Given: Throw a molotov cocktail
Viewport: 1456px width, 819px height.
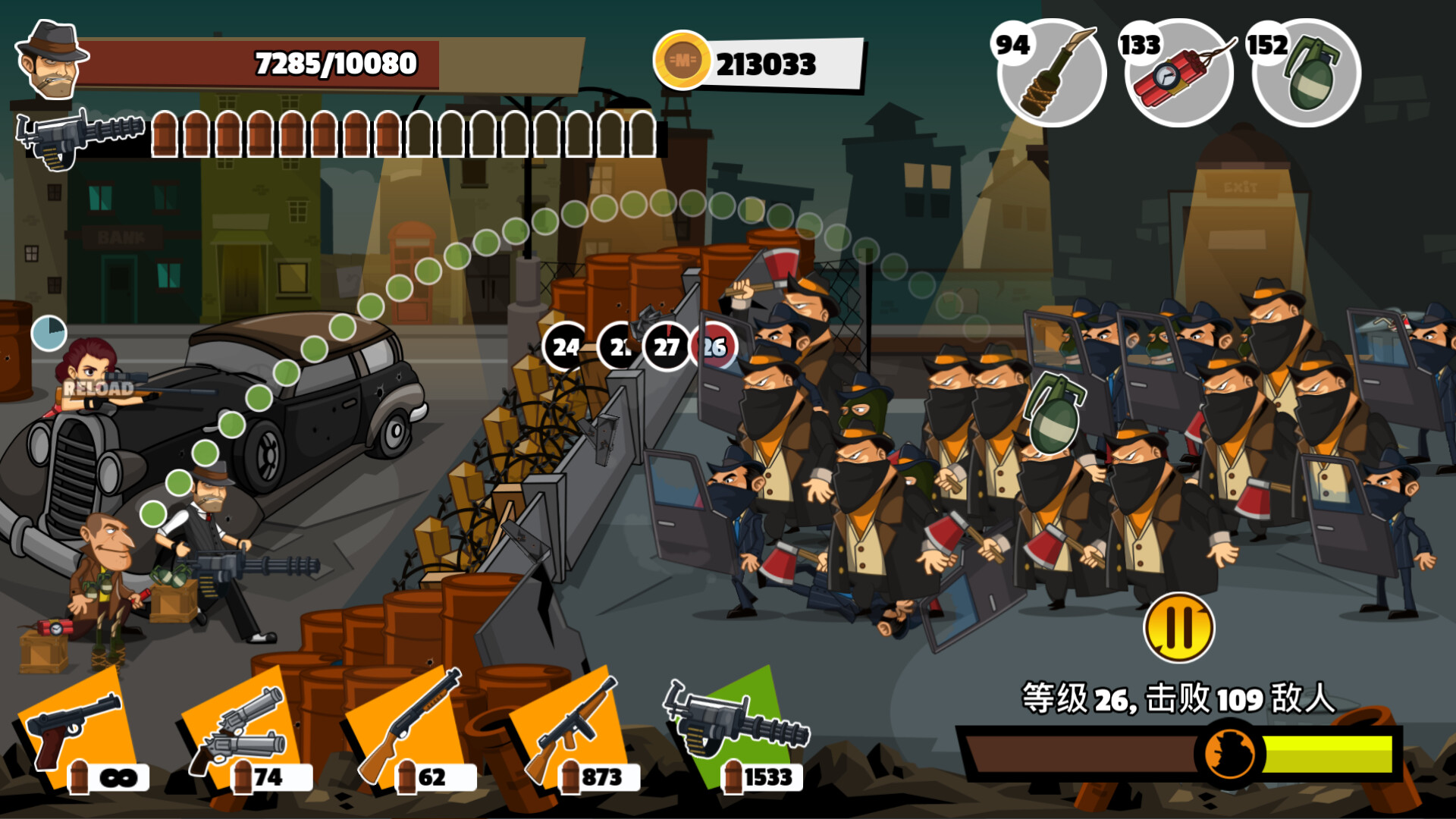Looking at the screenshot, I should pyautogui.click(x=1052, y=74).
